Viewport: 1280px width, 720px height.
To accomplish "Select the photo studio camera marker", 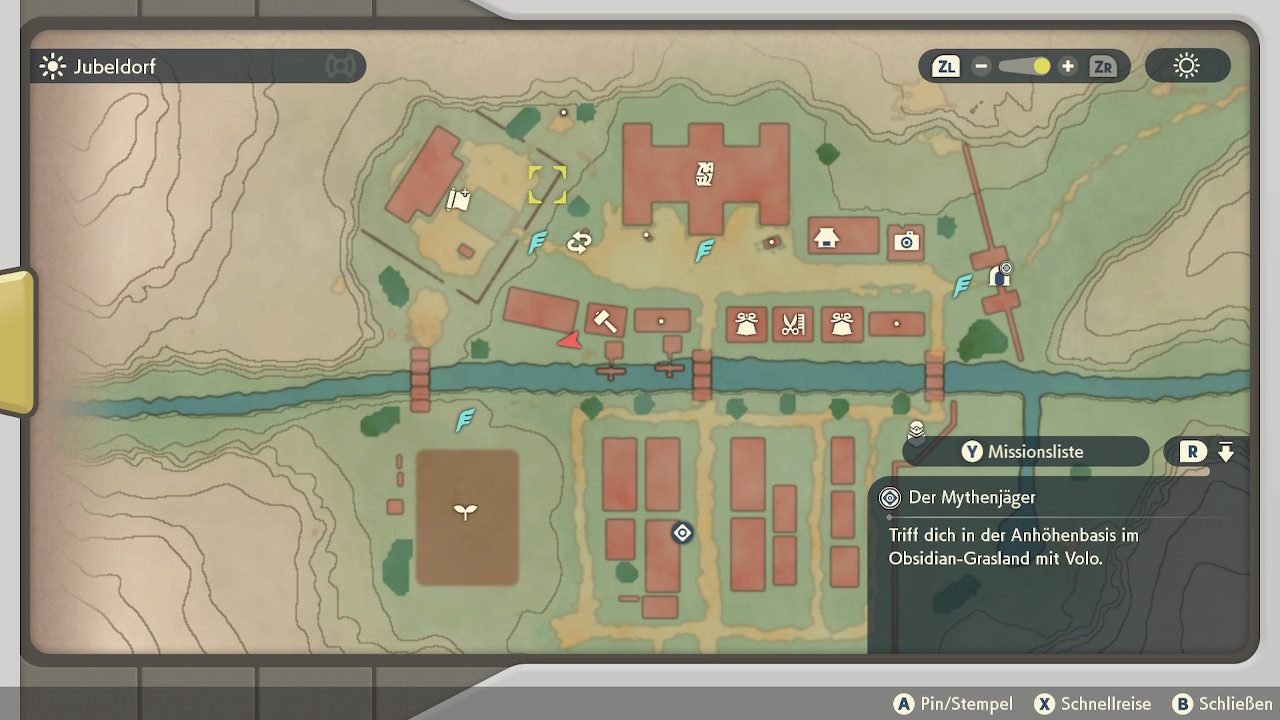I will pos(907,241).
